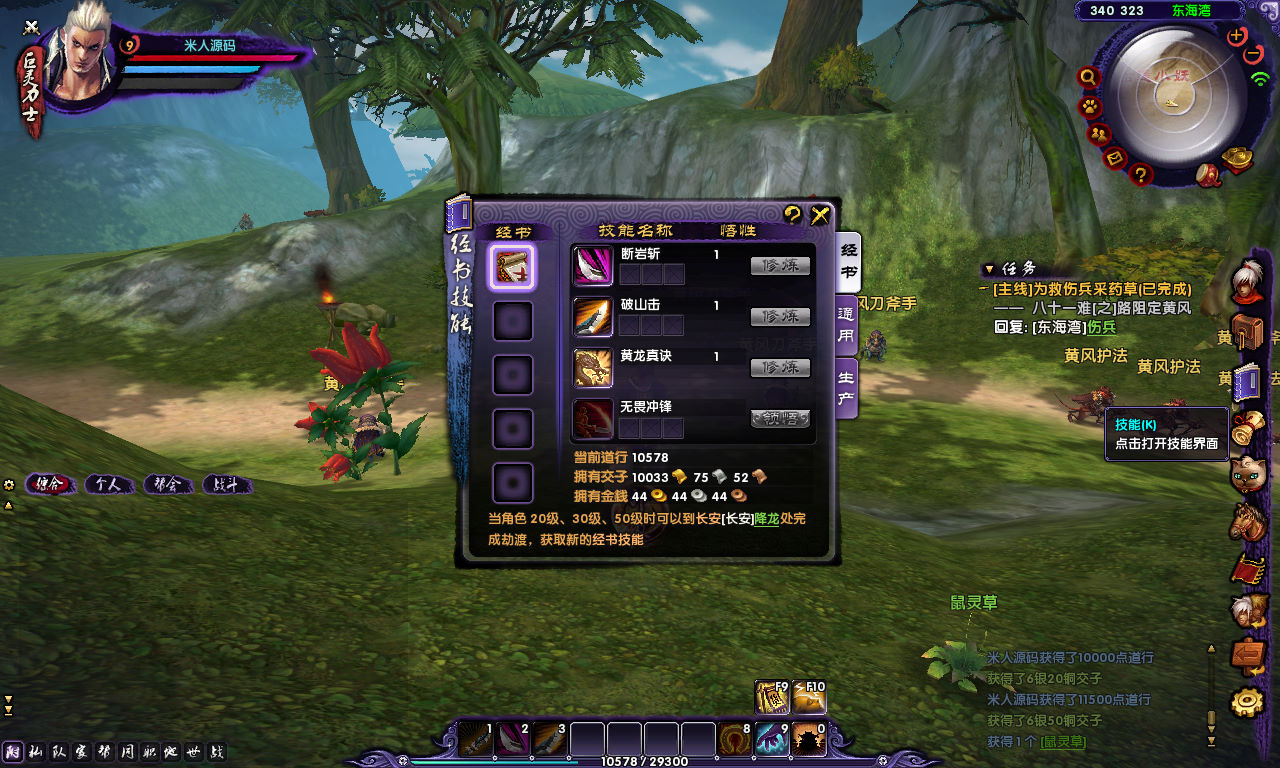Switch to the 个人 chat tab

pos(108,485)
